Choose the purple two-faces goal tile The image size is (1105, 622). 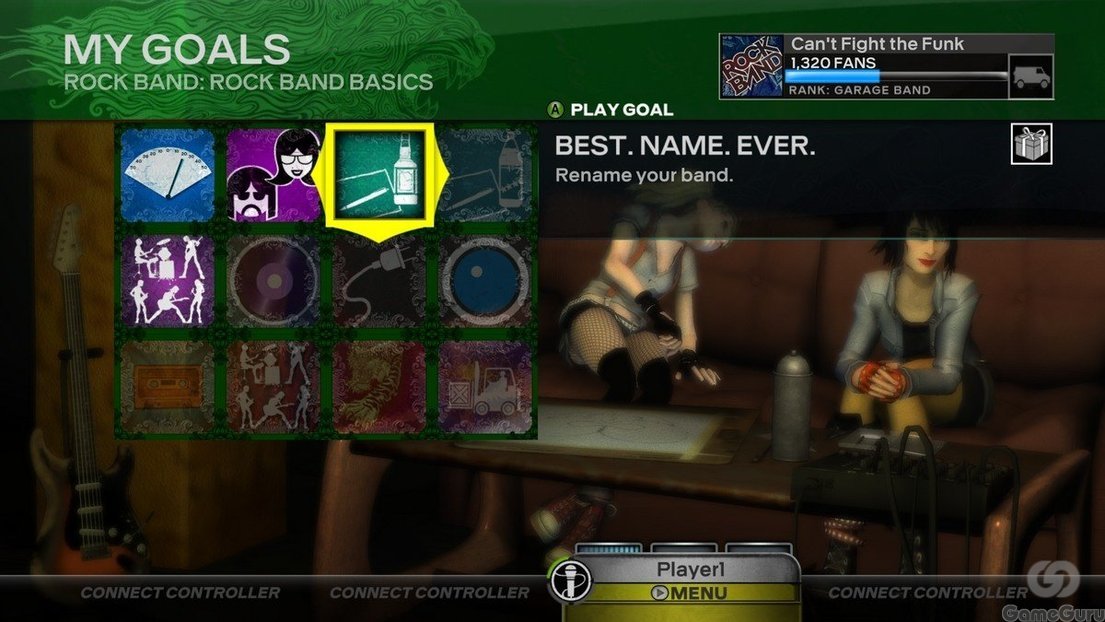tap(272, 176)
